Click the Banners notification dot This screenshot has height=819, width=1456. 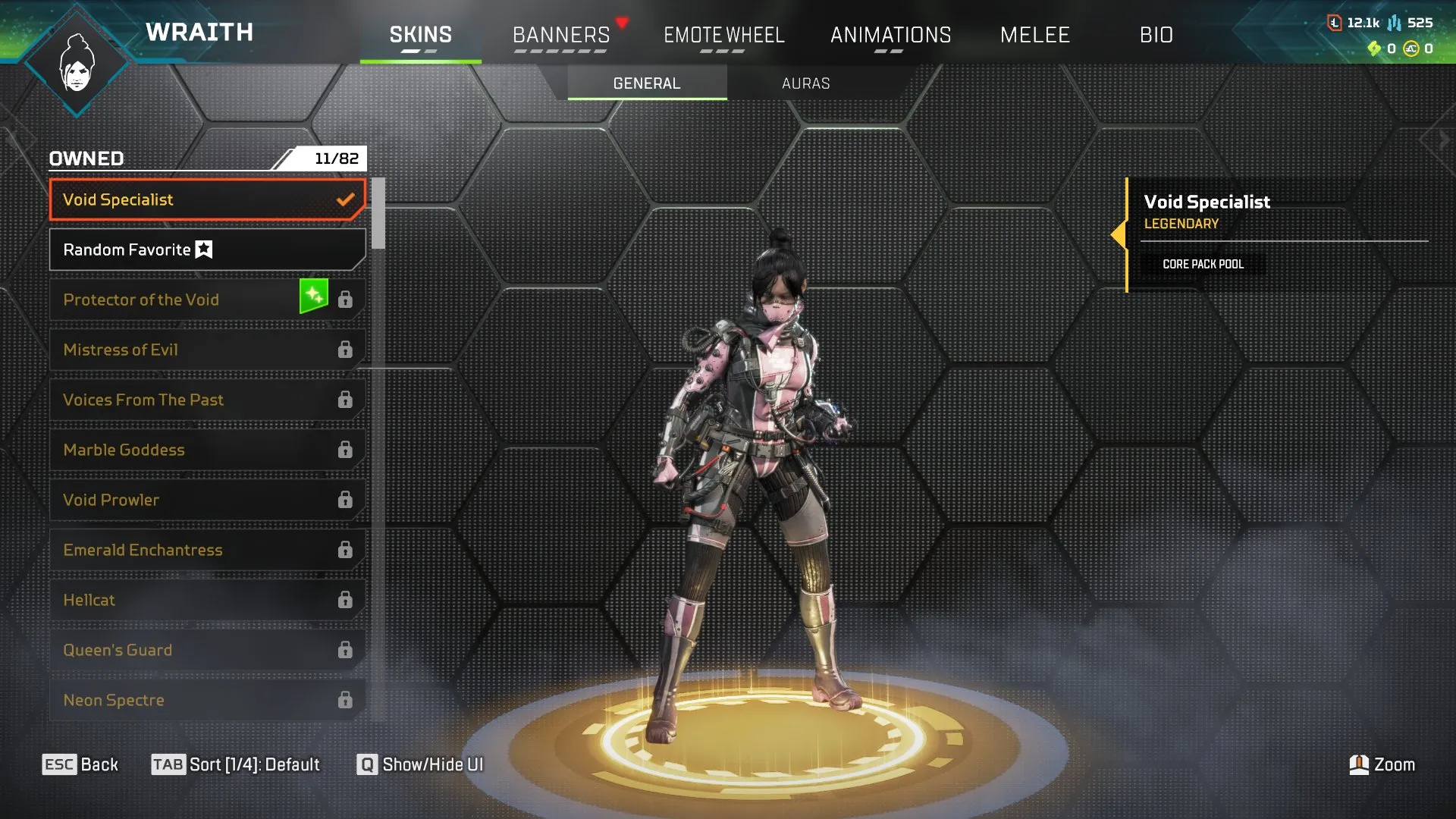click(x=623, y=23)
